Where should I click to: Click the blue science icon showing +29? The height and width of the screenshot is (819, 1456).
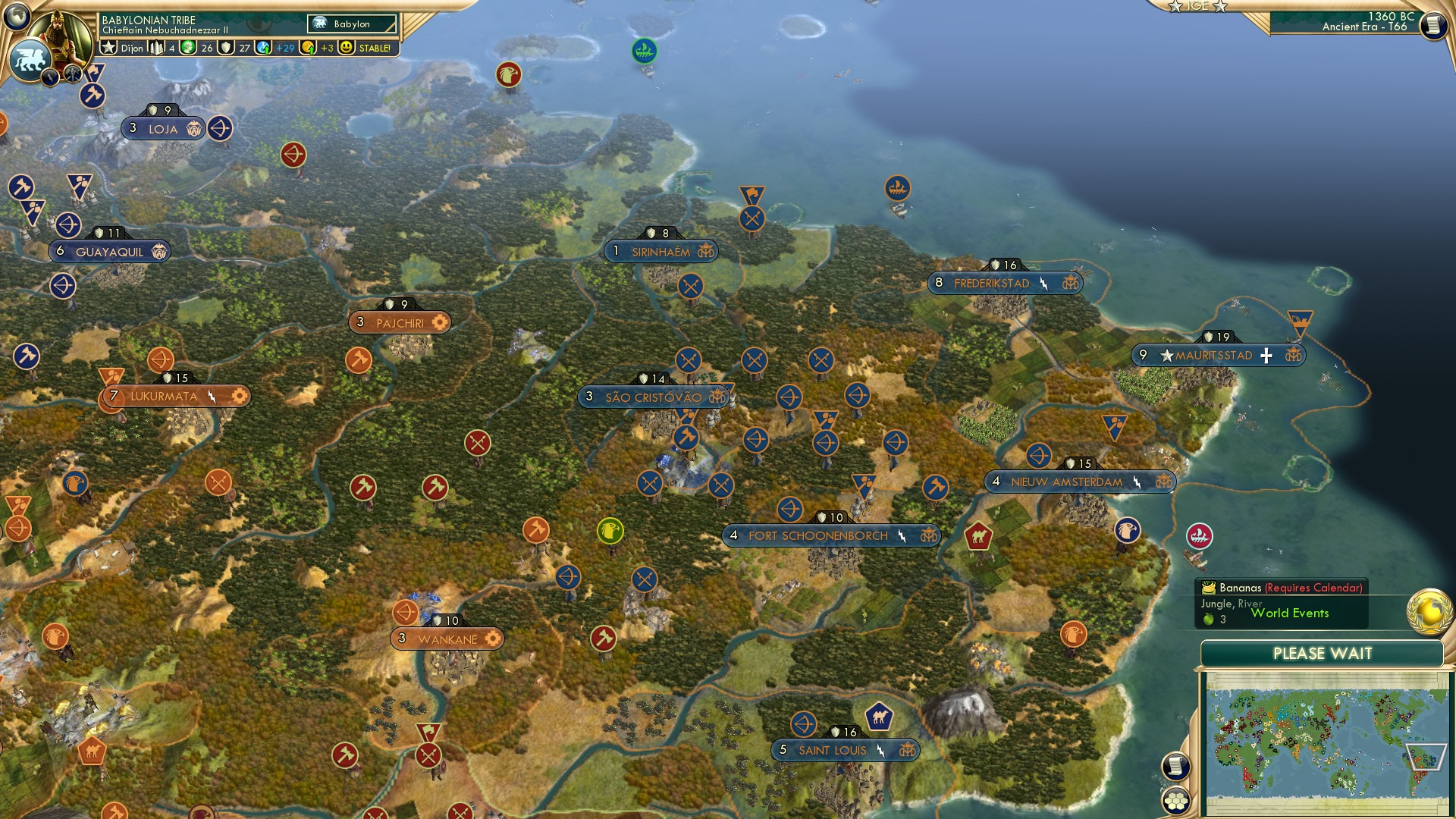click(x=262, y=48)
